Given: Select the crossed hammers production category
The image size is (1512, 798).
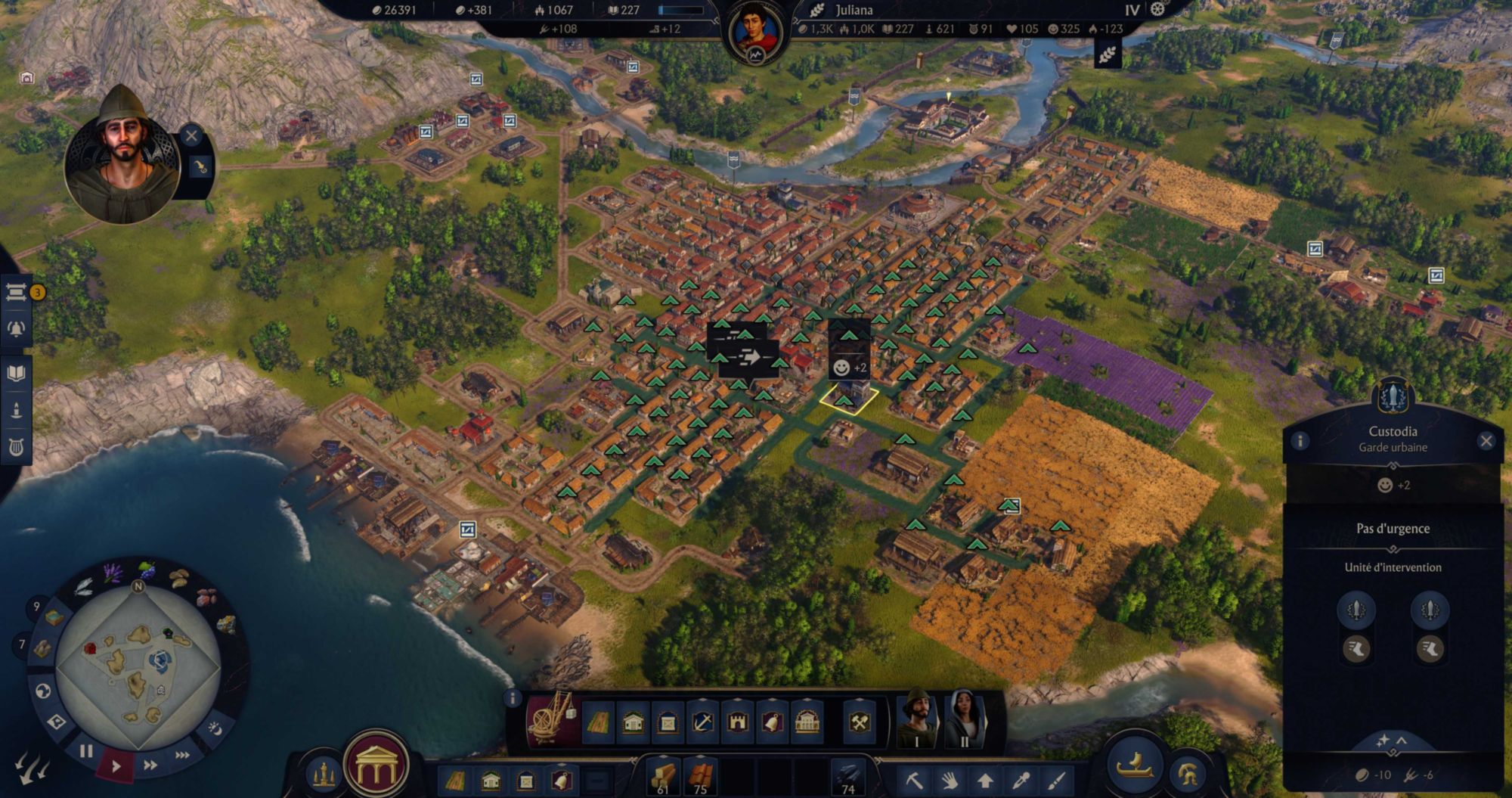Looking at the screenshot, I should click(860, 722).
